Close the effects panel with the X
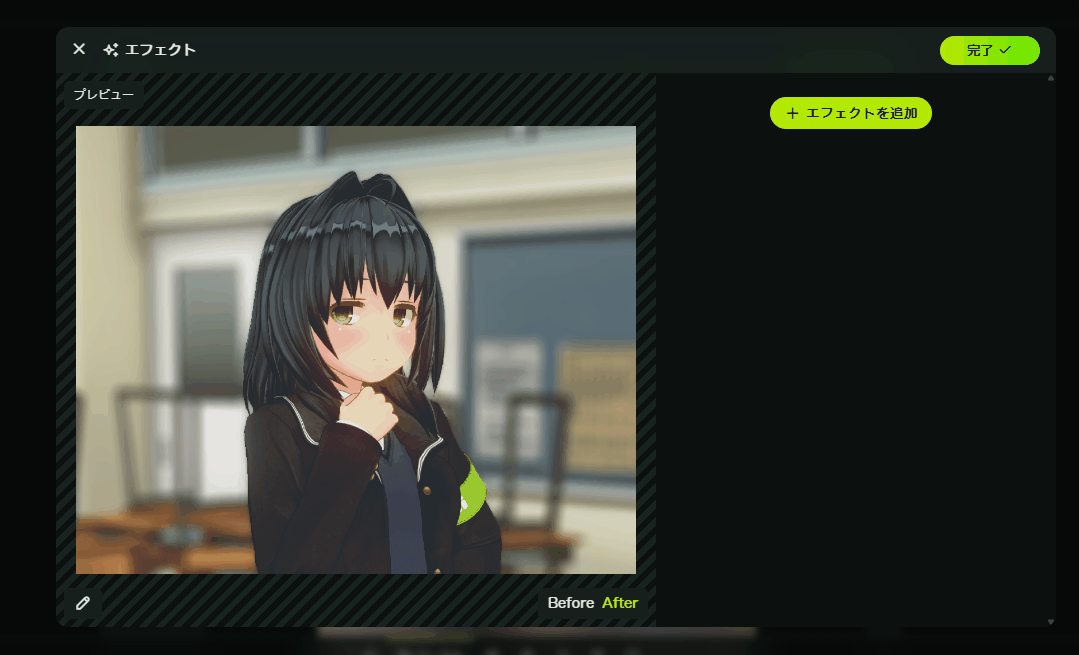This screenshot has width=1079, height=655. 79,49
